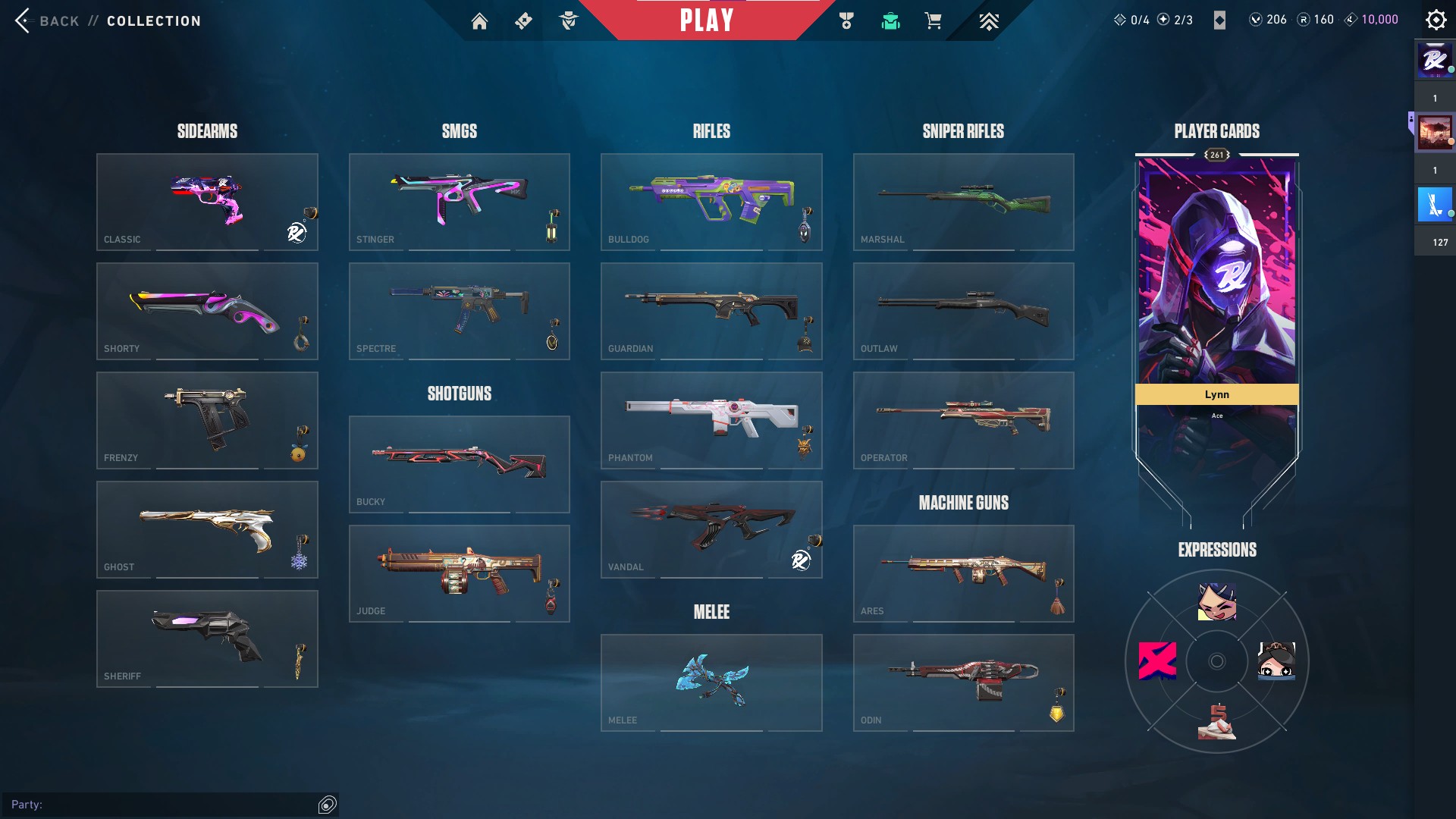Choose the Odin machine gun tile

963,682
